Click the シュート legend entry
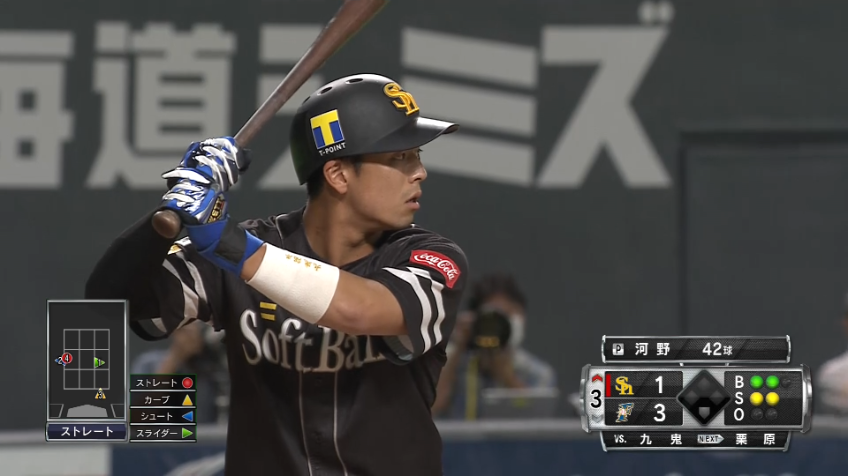The height and width of the screenshot is (476, 848). click(162, 416)
